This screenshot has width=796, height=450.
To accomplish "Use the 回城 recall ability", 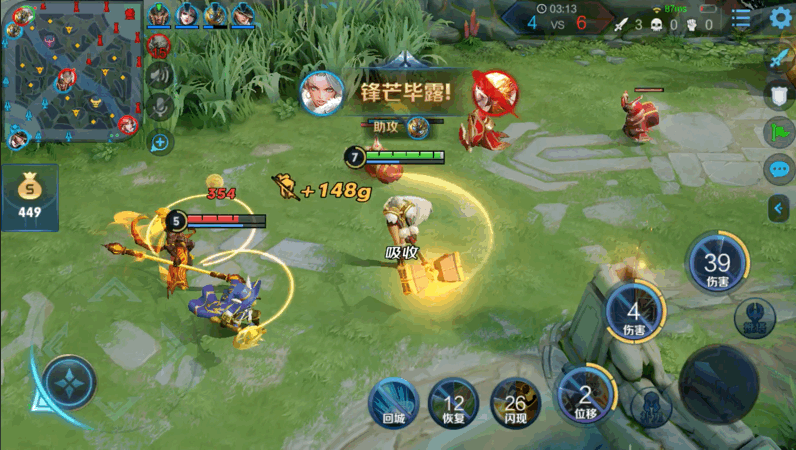I will pos(391,402).
